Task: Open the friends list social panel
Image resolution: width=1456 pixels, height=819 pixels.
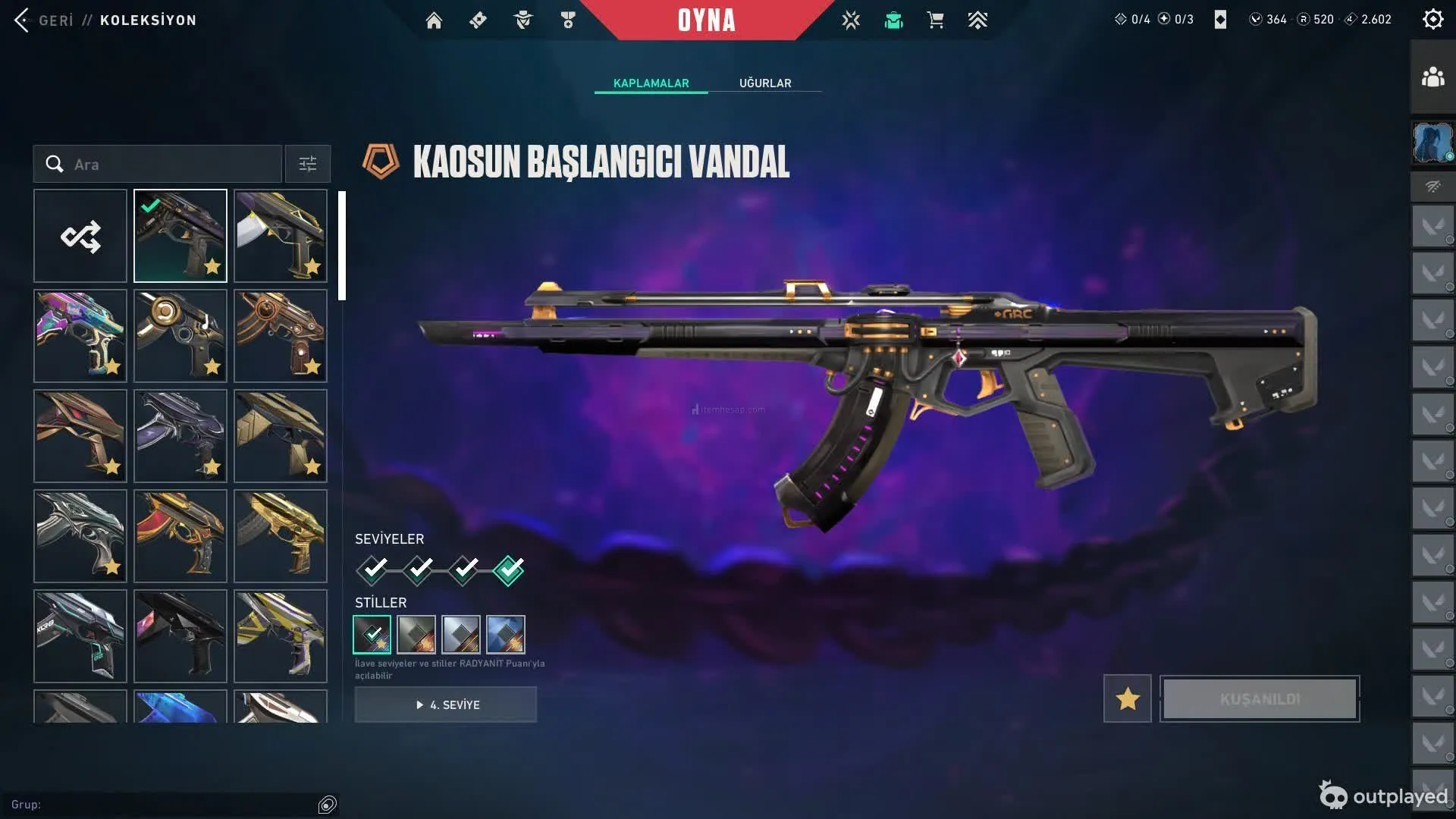Action: point(1432,77)
